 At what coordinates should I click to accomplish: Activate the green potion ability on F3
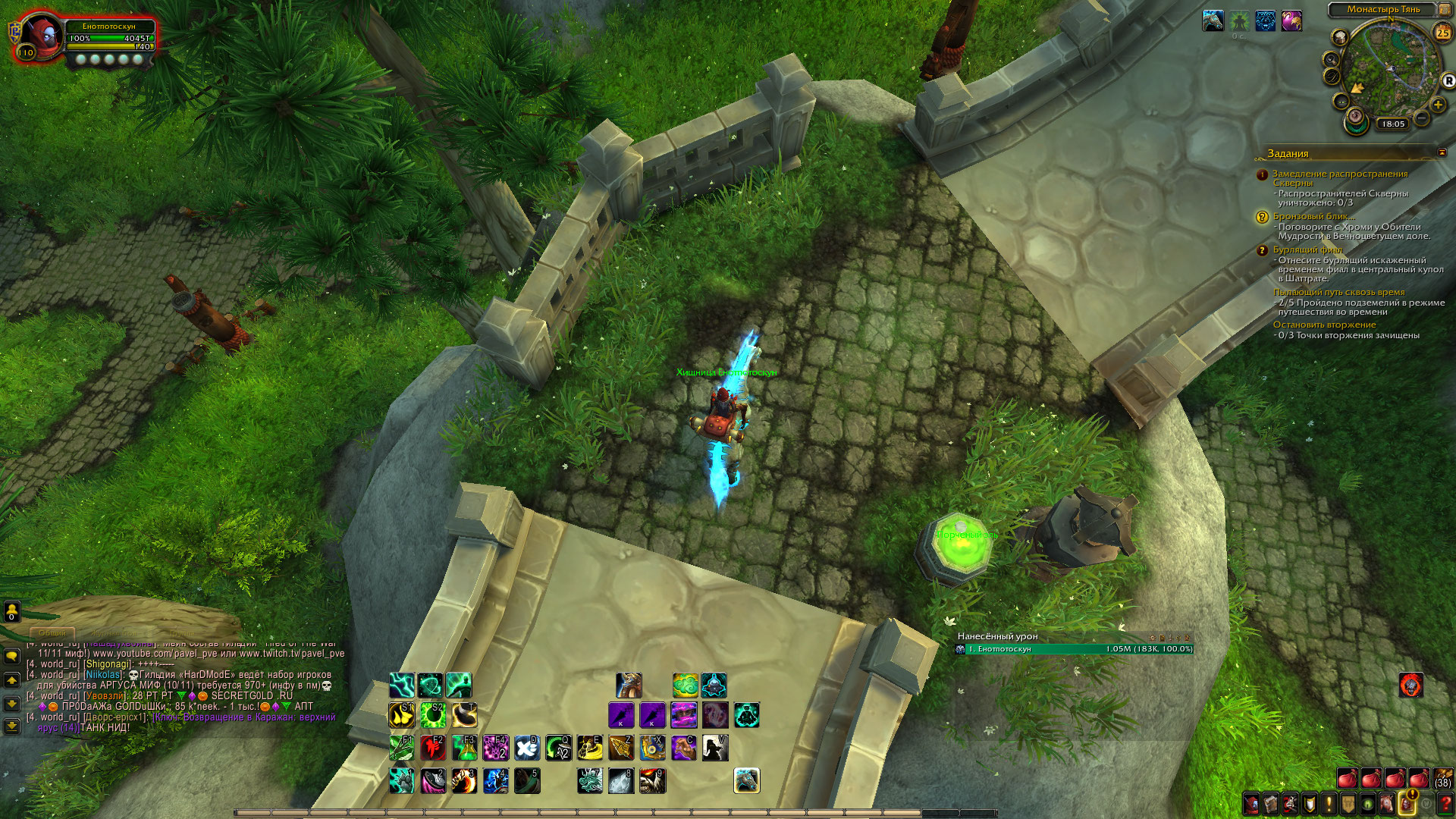pos(464,748)
